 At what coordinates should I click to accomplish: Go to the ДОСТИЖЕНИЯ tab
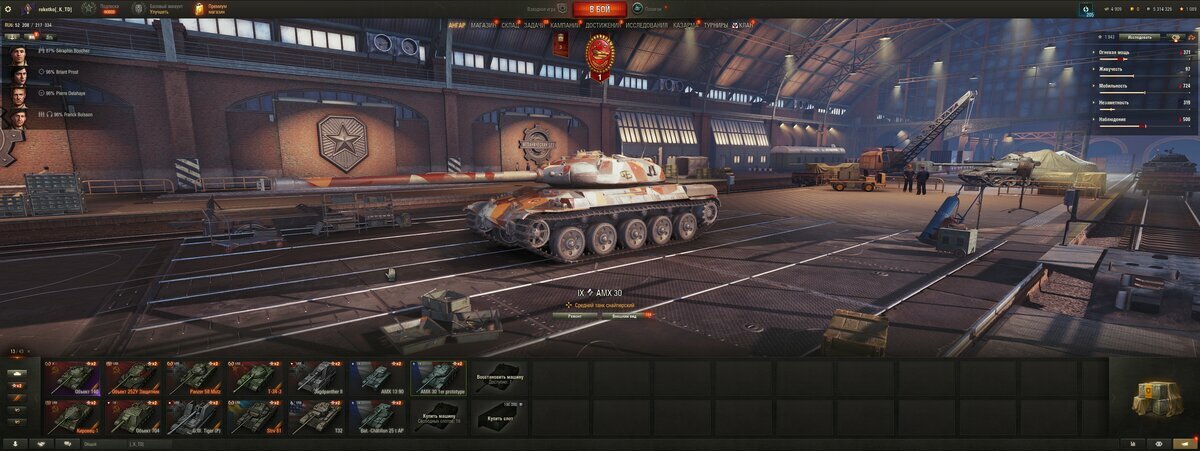tap(602, 24)
